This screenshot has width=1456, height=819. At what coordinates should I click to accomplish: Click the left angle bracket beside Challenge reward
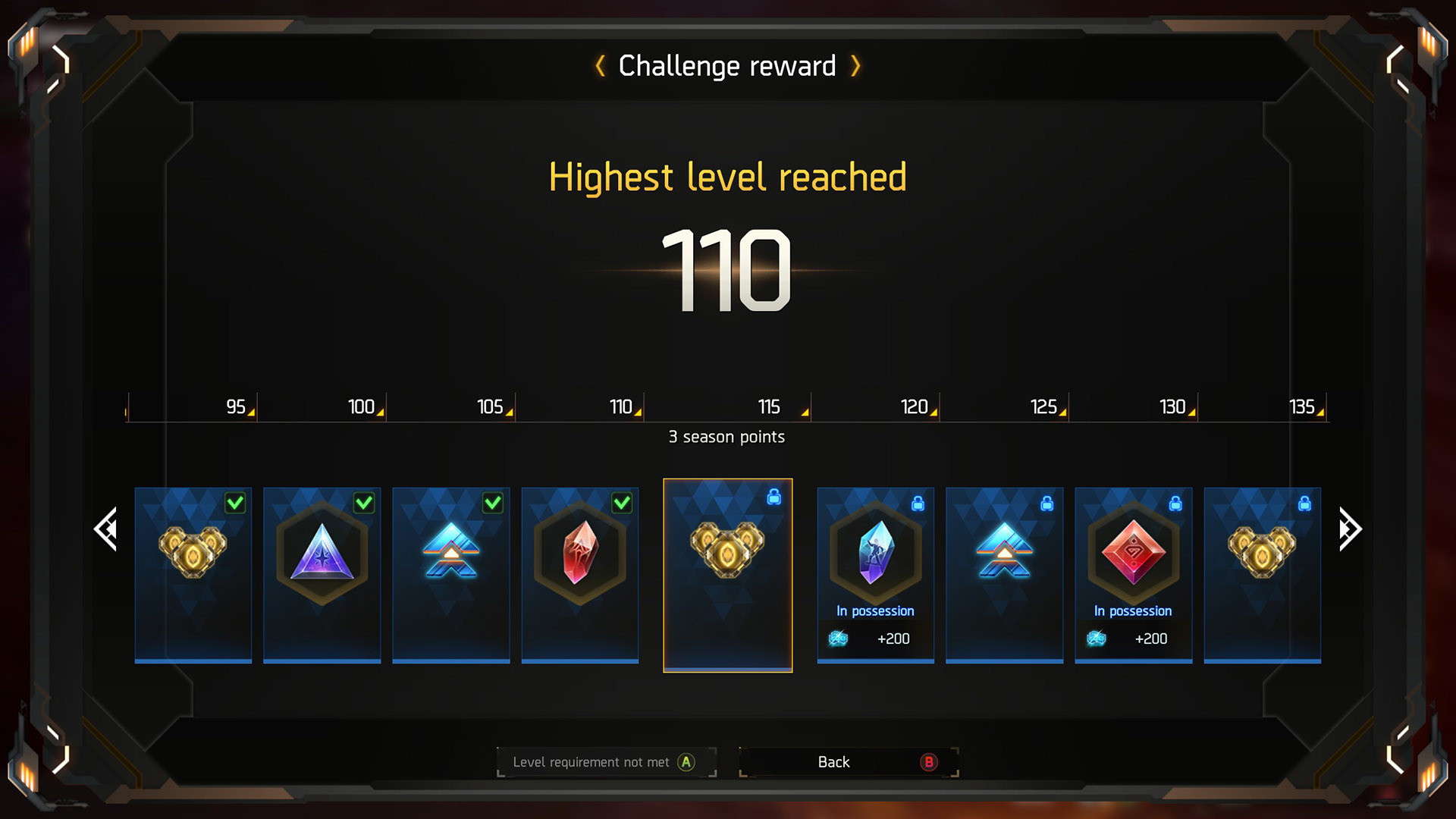point(599,66)
